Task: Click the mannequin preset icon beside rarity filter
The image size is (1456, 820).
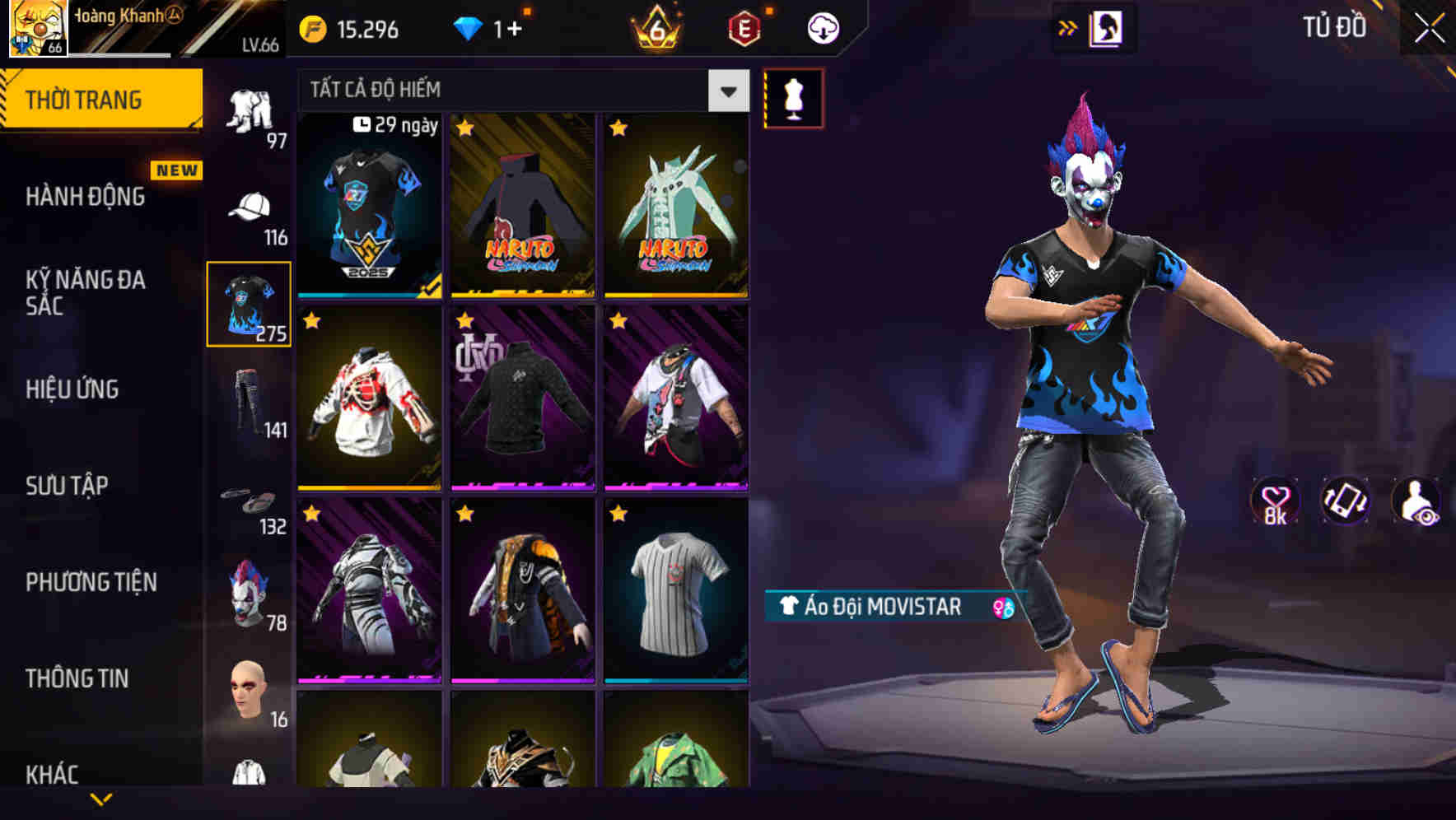Action: point(793,98)
